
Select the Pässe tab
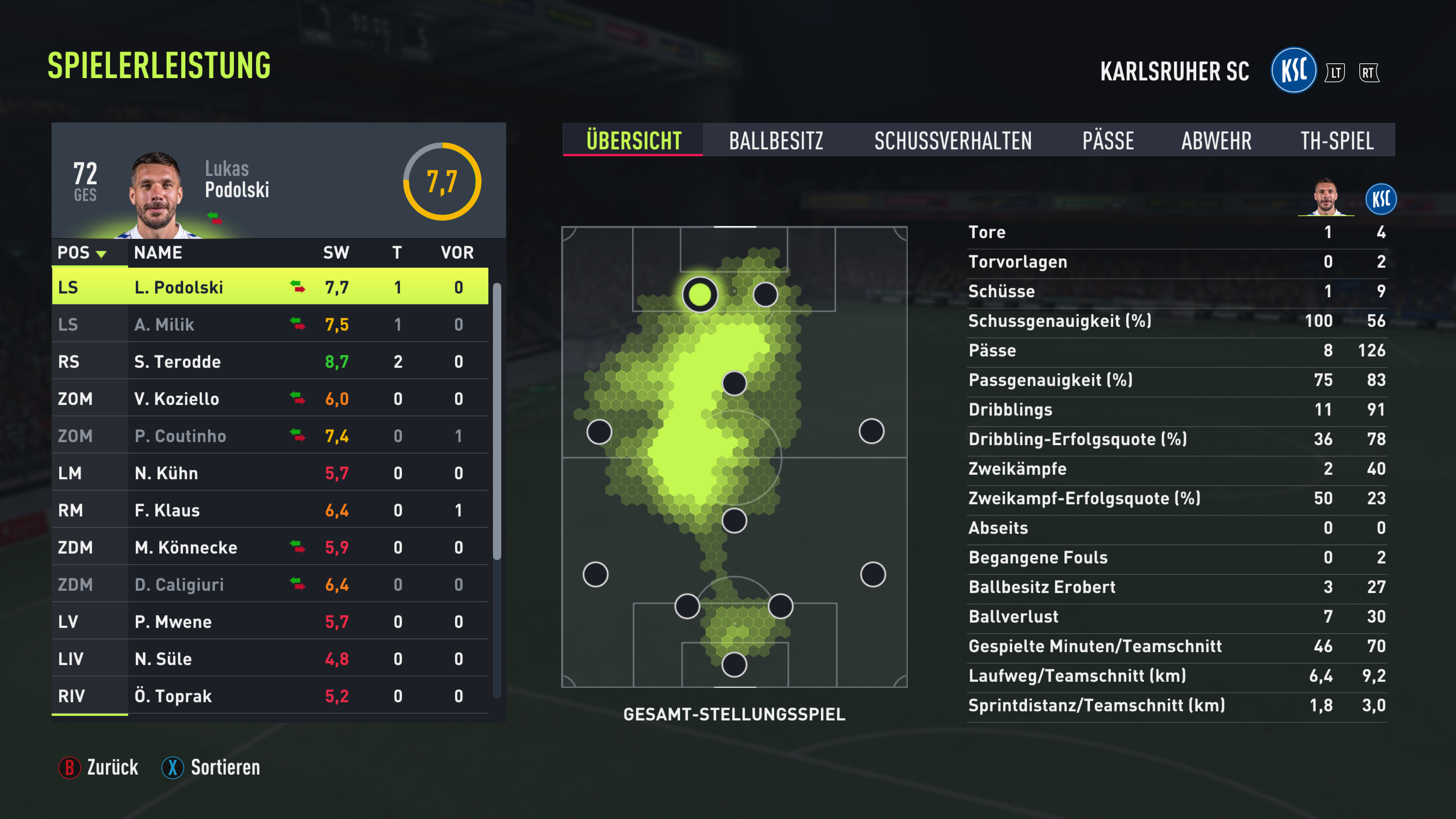(x=1107, y=140)
